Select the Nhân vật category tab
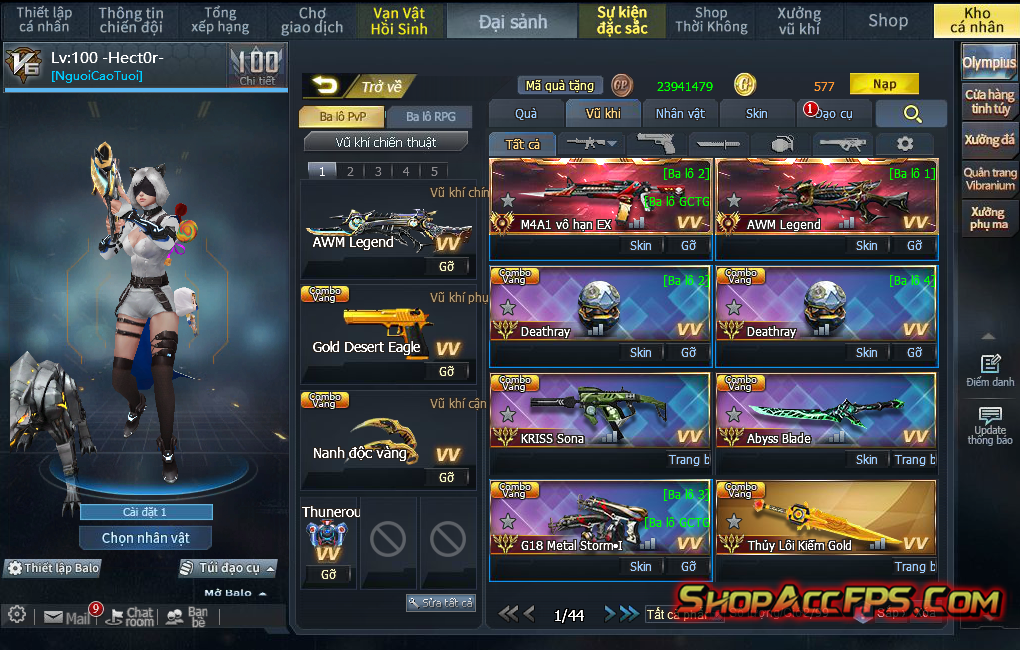The image size is (1020, 650). click(680, 114)
